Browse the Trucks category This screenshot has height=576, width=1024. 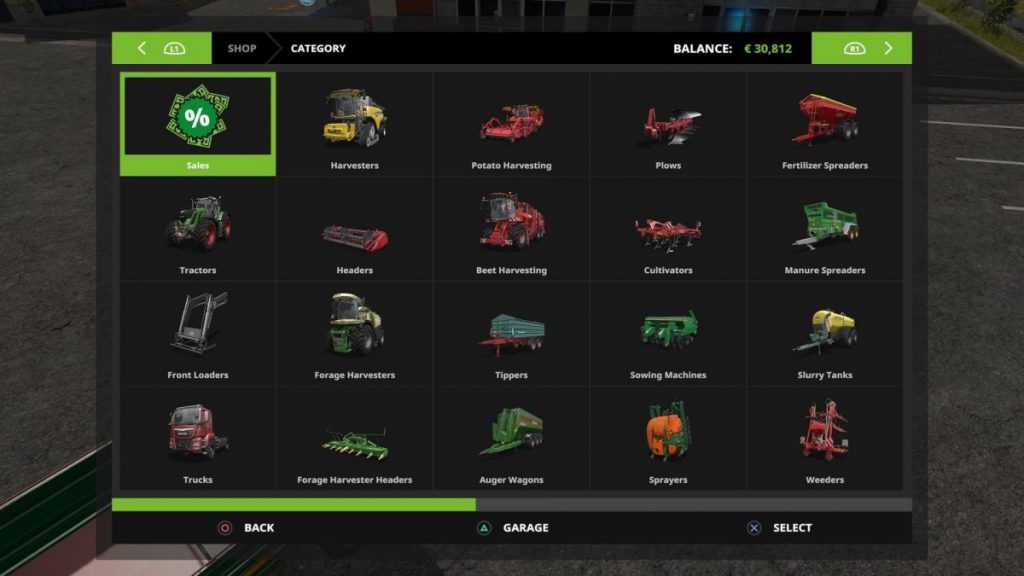pyautogui.click(x=198, y=439)
